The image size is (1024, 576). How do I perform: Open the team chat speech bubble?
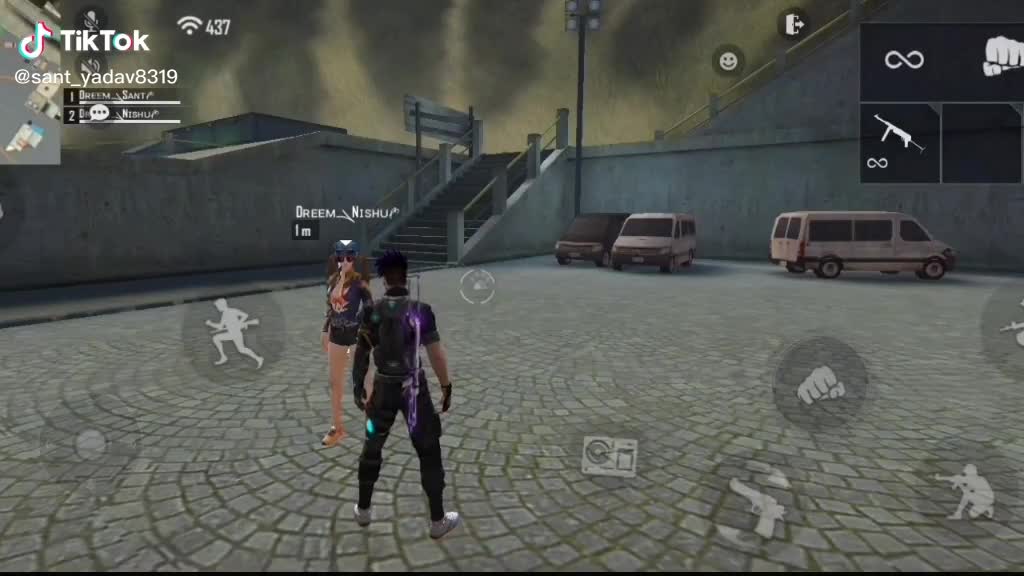point(99,113)
